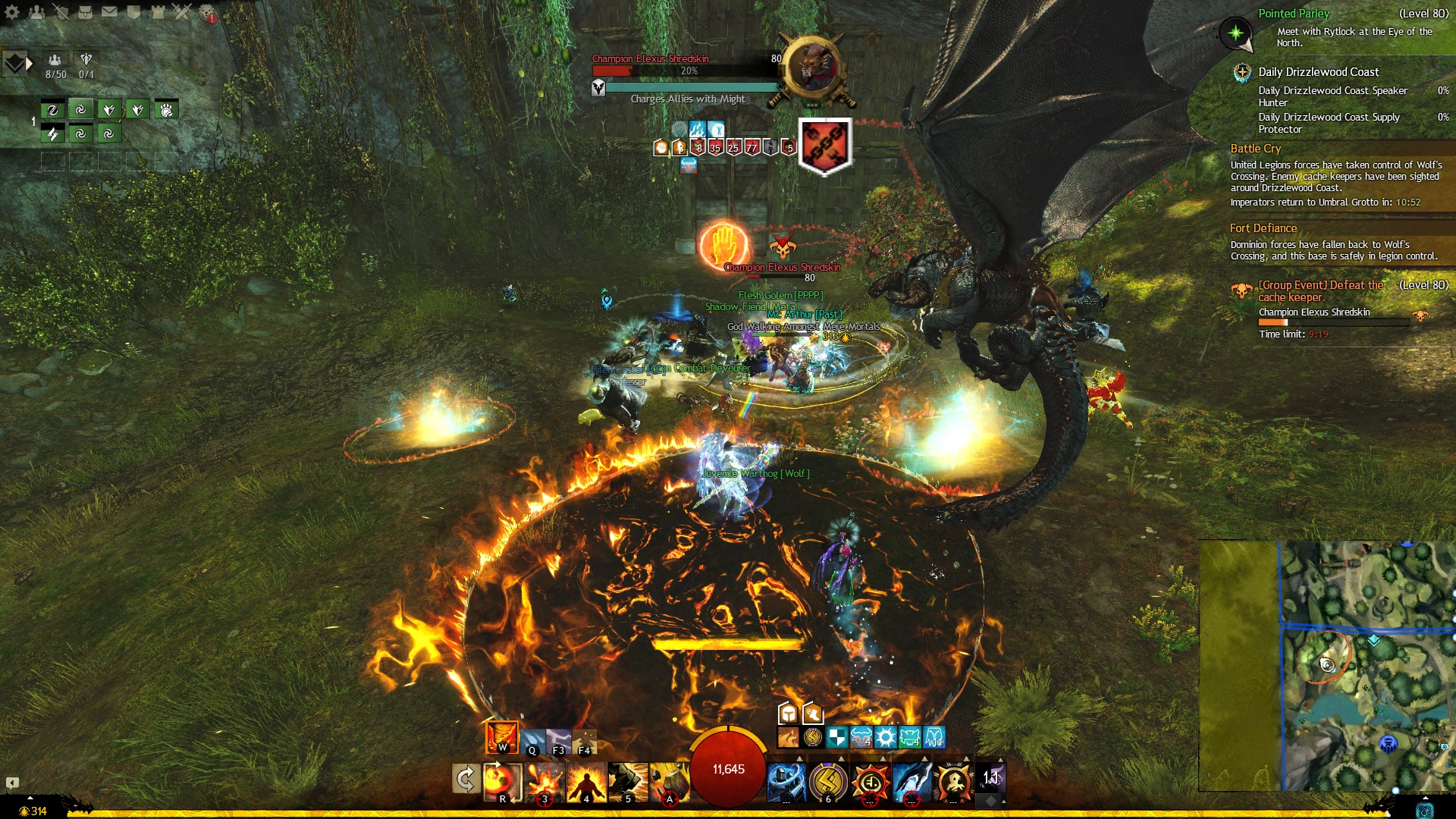This screenshot has width=1456, height=819.
Task: Open the World vs World castle icon
Action: [x=158, y=11]
